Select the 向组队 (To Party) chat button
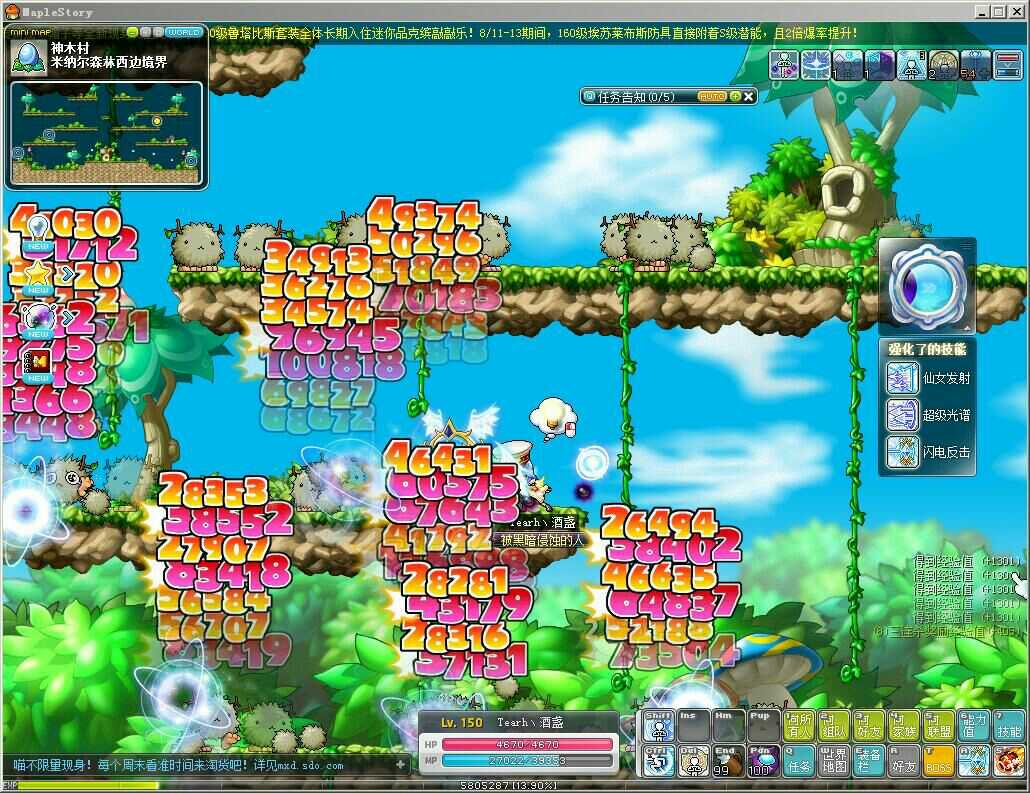Screen dimensions: 1030x793 point(833,726)
